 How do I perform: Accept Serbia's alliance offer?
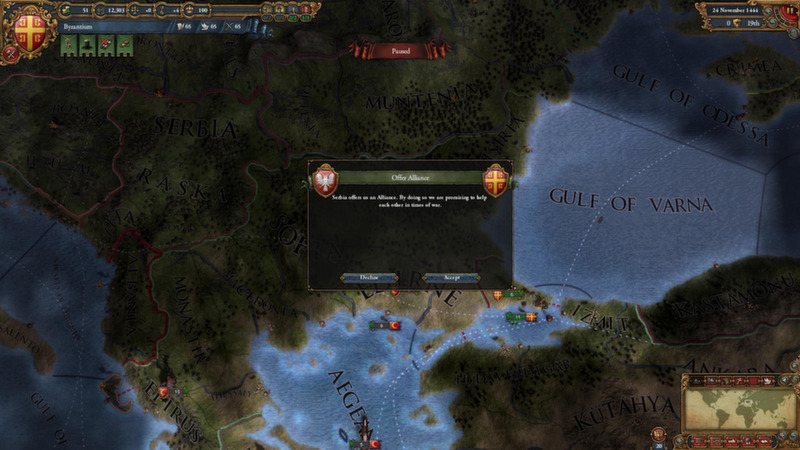(x=451, y=278)
